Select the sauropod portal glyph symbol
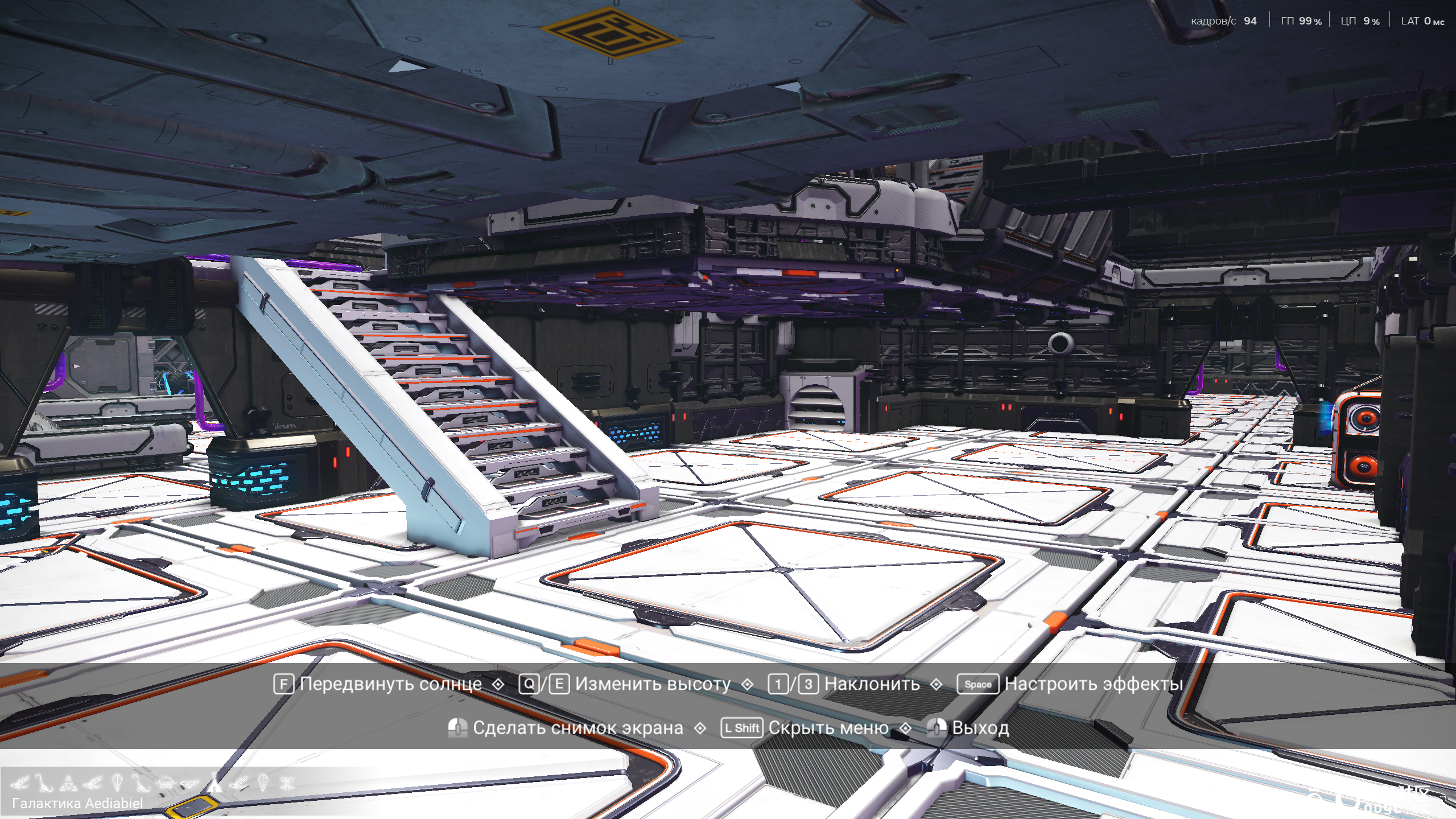This screenshot has width=1456, height=819. (x=43, y=784)
